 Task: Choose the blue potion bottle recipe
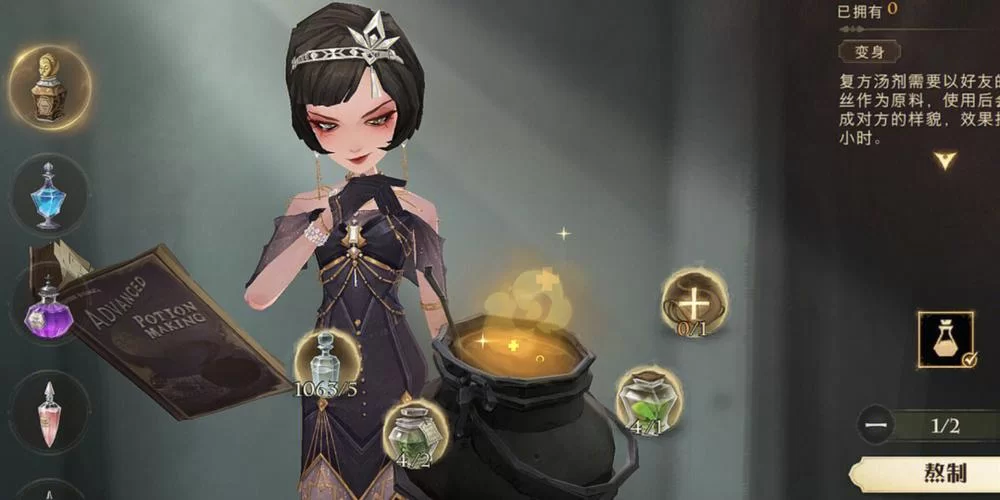point(49,196)
